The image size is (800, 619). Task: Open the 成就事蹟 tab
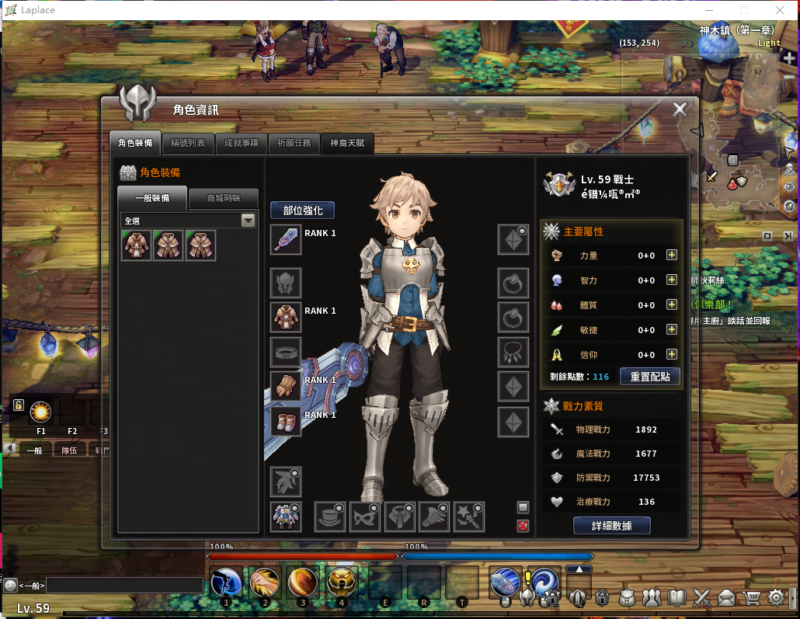click(241, 144)
